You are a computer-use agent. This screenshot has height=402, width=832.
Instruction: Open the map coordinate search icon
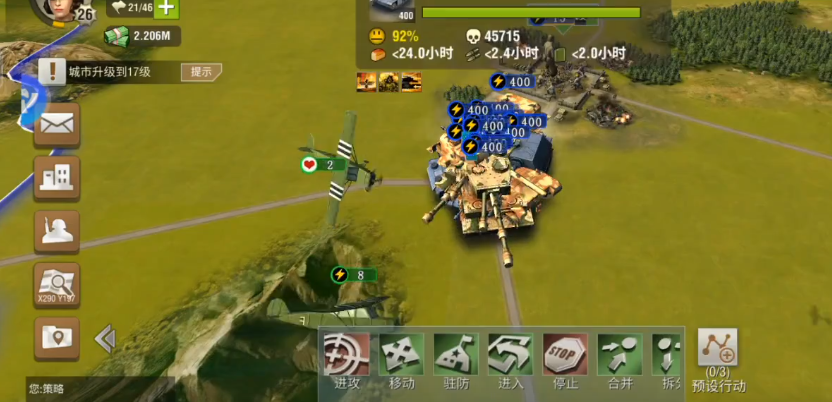click(x=57, y=285)
